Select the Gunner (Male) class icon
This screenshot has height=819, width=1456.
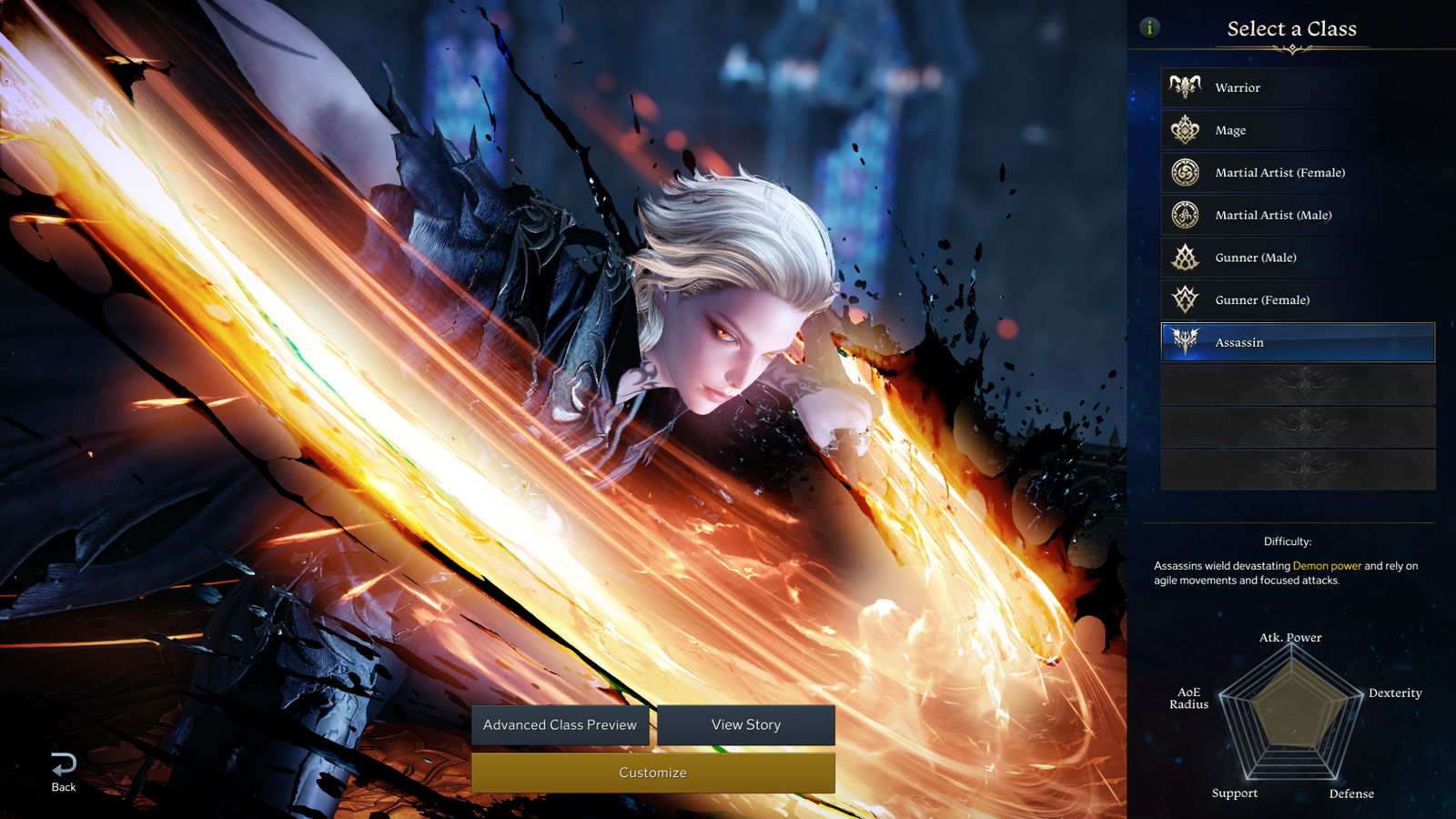pyautogui.click(x=1183, y=258)
